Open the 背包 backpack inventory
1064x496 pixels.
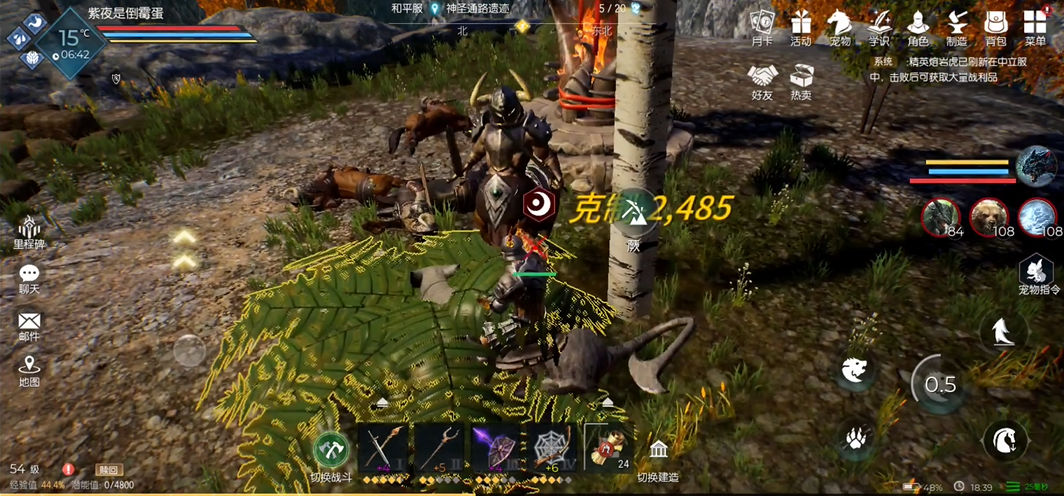coord(995,26)
